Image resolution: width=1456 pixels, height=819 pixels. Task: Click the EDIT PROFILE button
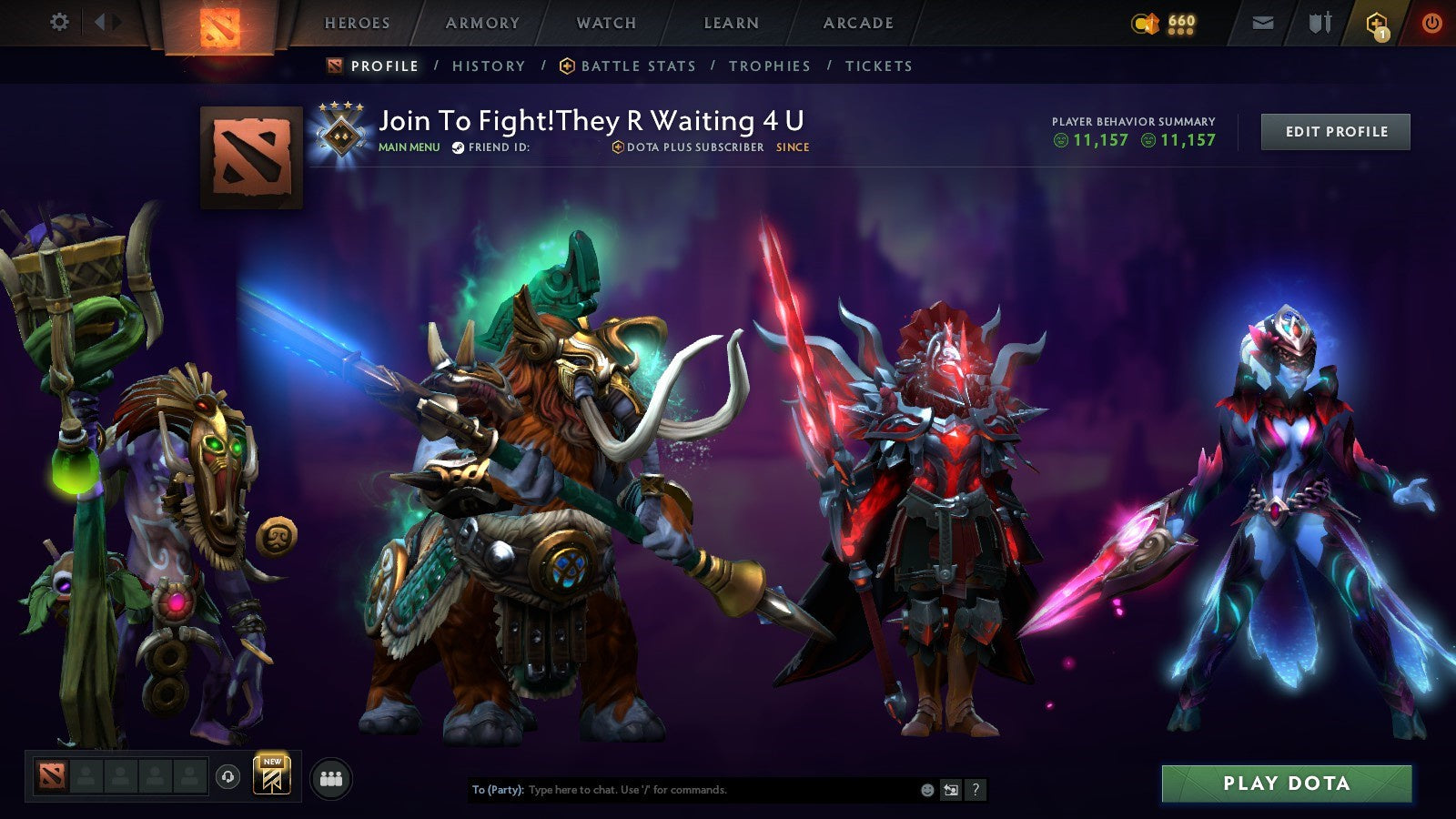[1335, 131]
